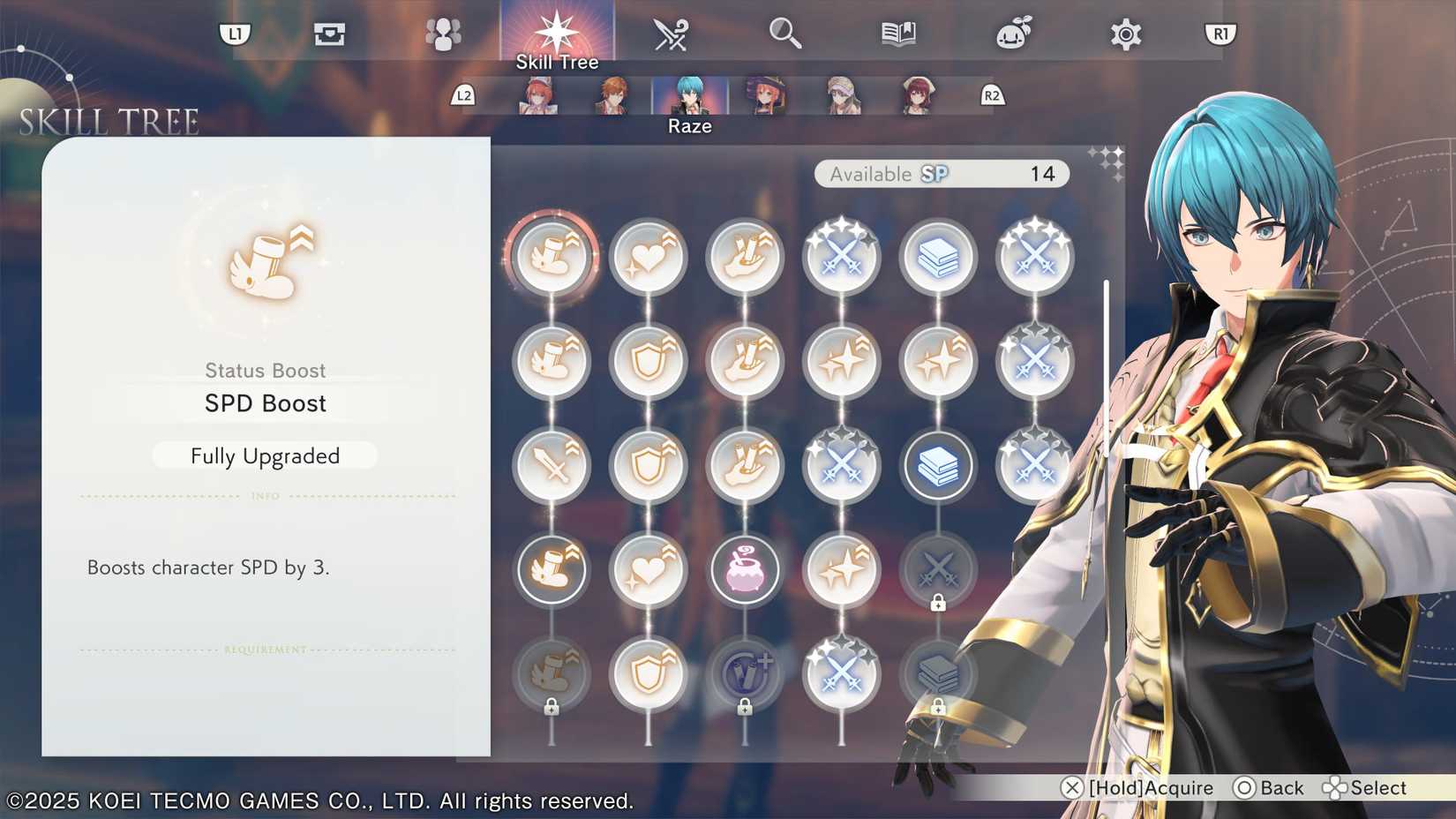The height and width of the screenshot is (819, 1456).
Task: Select the blue book node in the tree
Action: 938,463
